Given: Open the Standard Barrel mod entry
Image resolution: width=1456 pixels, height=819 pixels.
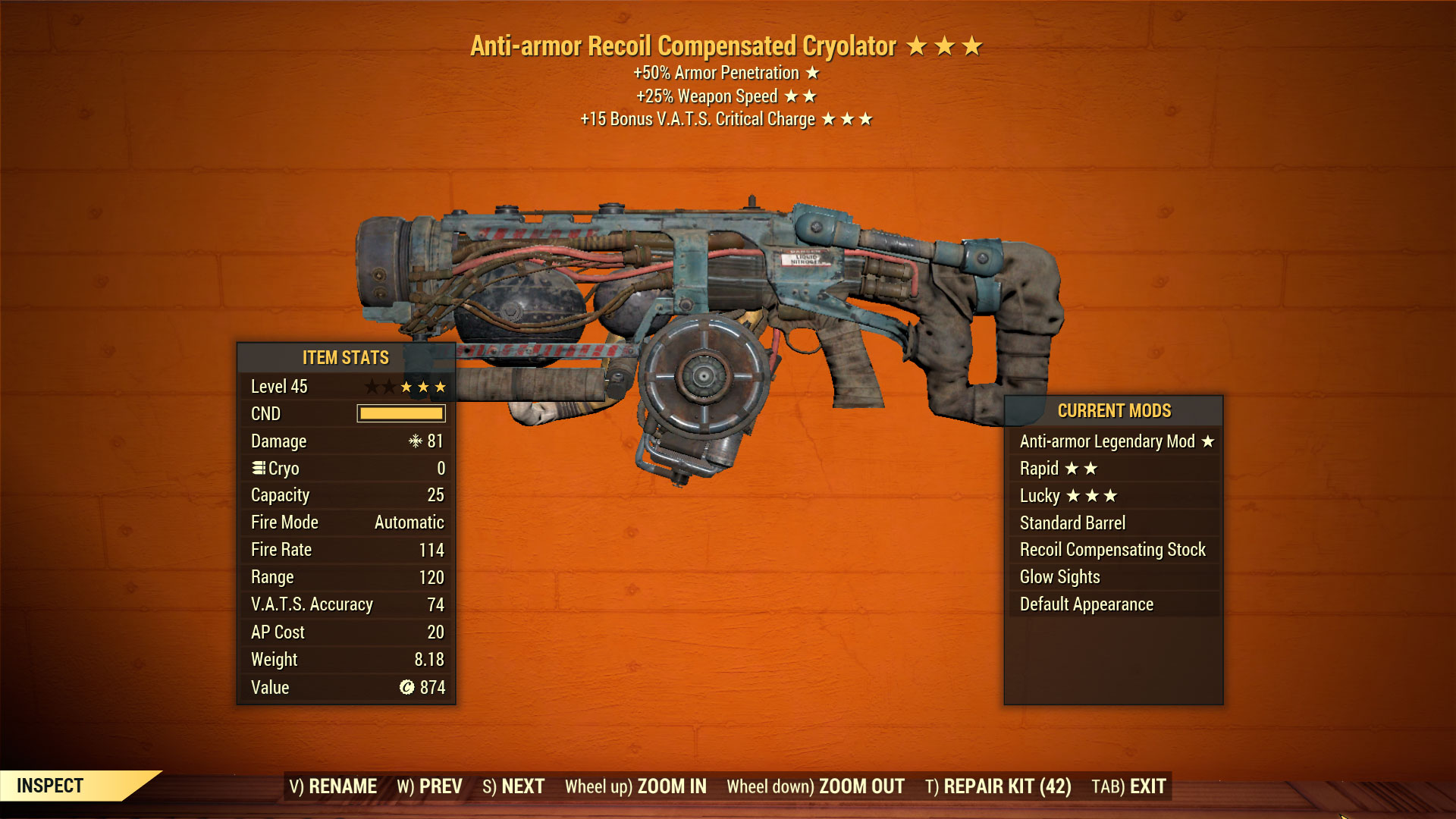Looking at the screenshot, I should click(1072, 522).
